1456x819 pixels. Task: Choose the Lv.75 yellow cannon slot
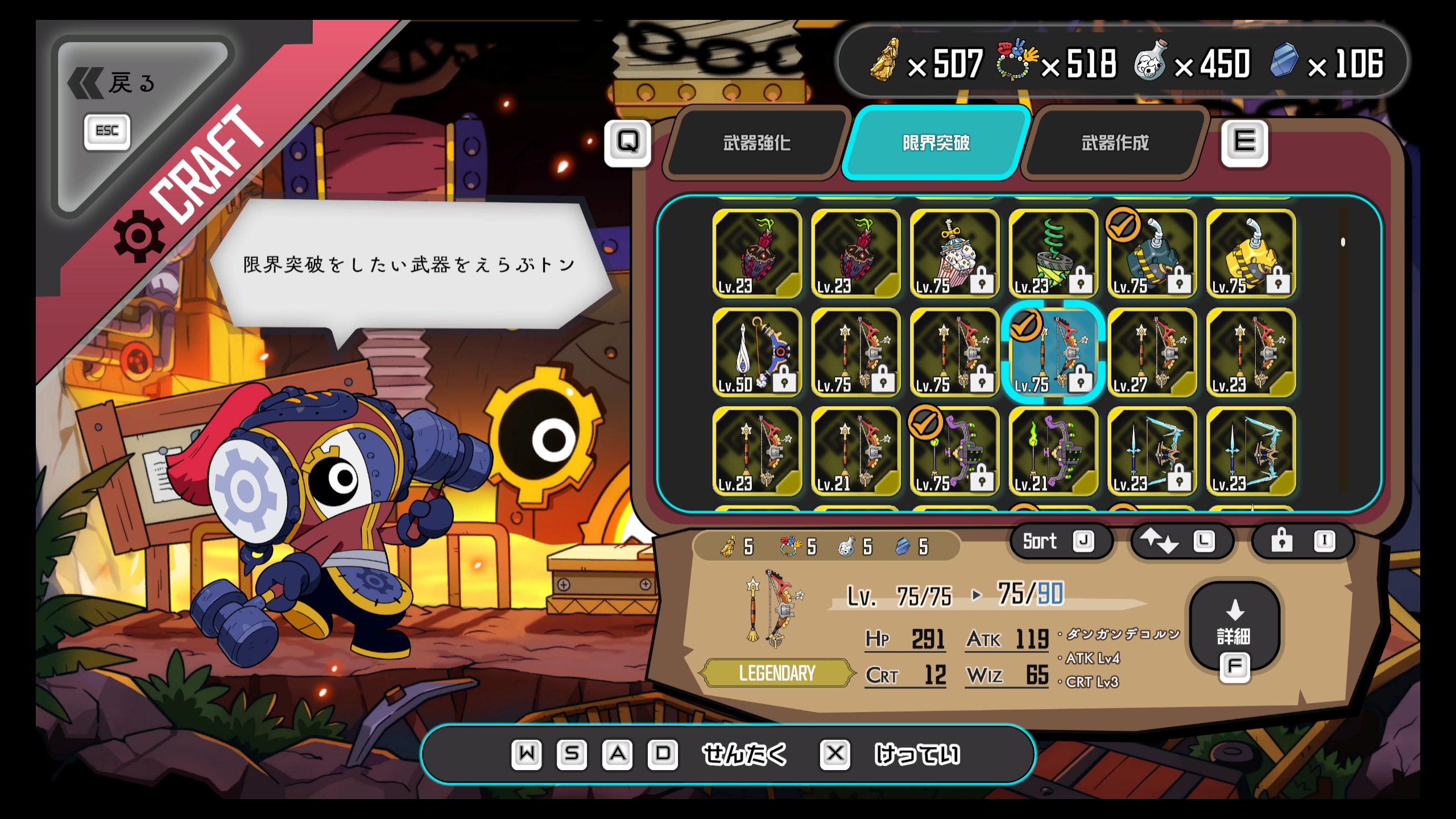[1251, 254]
